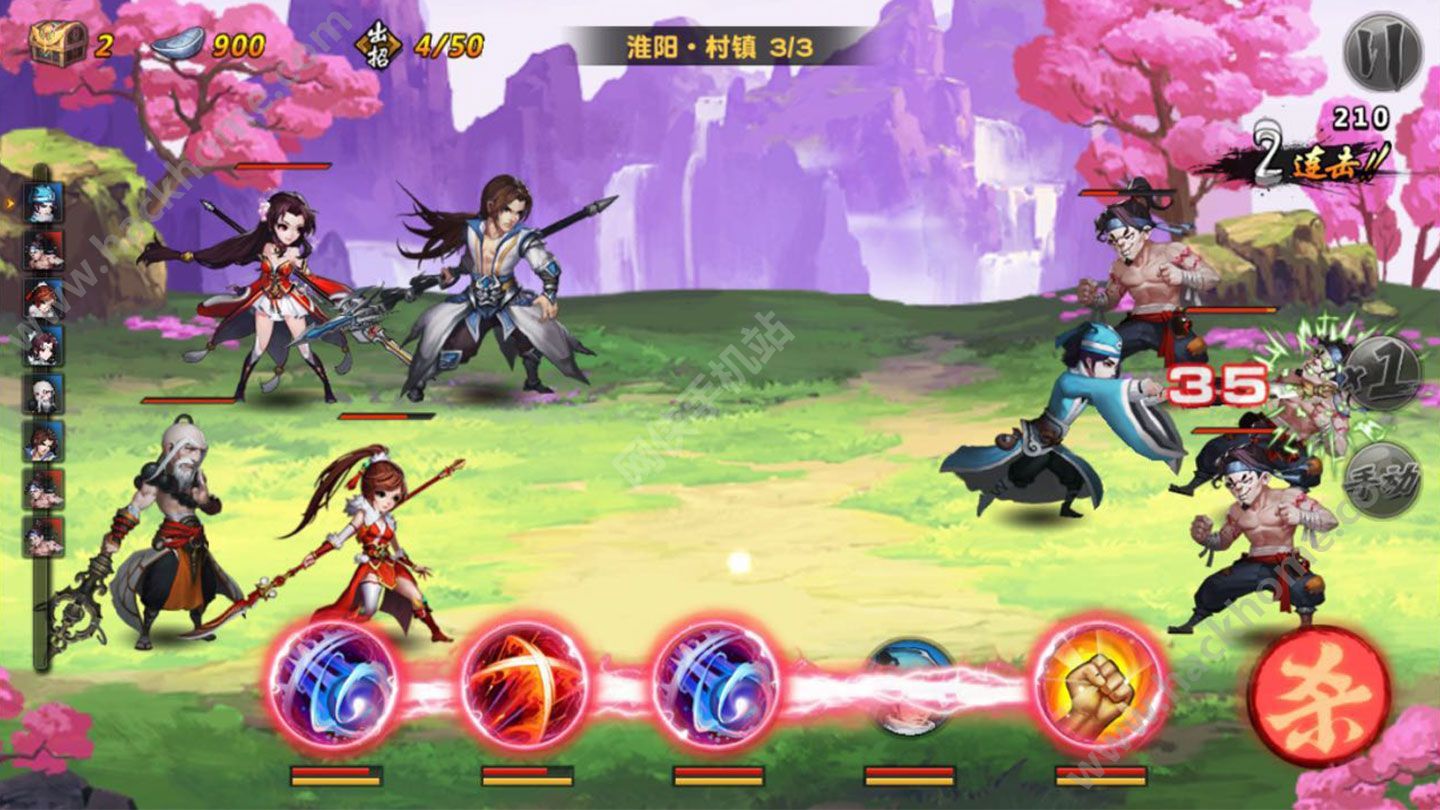Open the treasure chest counter icon
Image resolution: width=1440 pixels, height=810 pixels.
[58, 44]
